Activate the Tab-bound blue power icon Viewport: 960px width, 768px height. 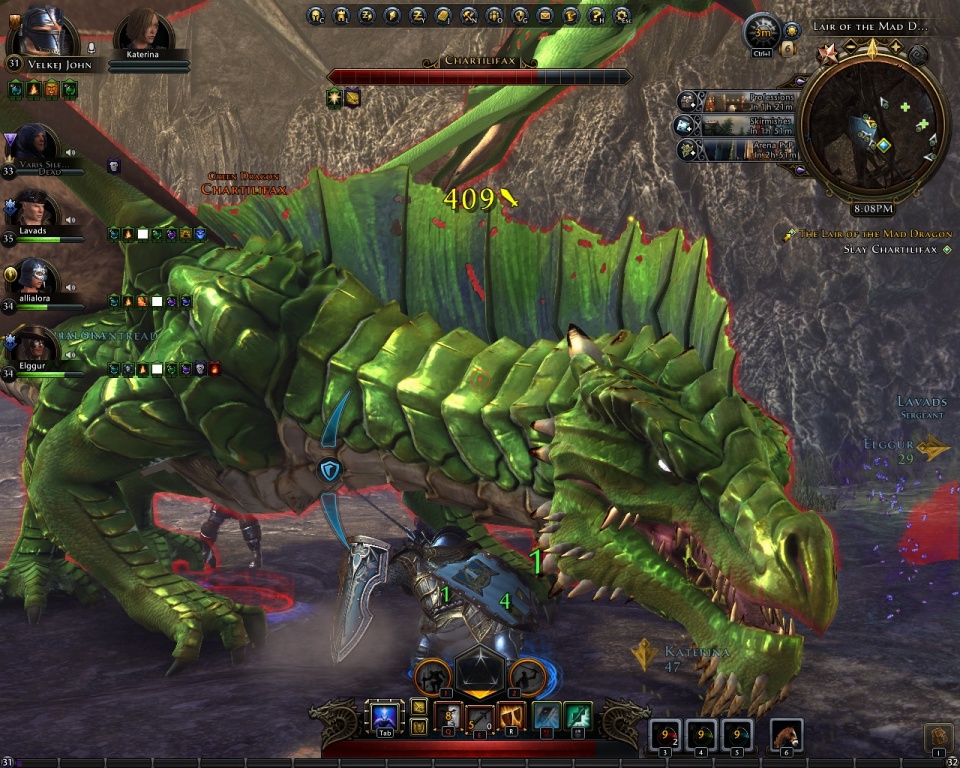tap(385, 717)
